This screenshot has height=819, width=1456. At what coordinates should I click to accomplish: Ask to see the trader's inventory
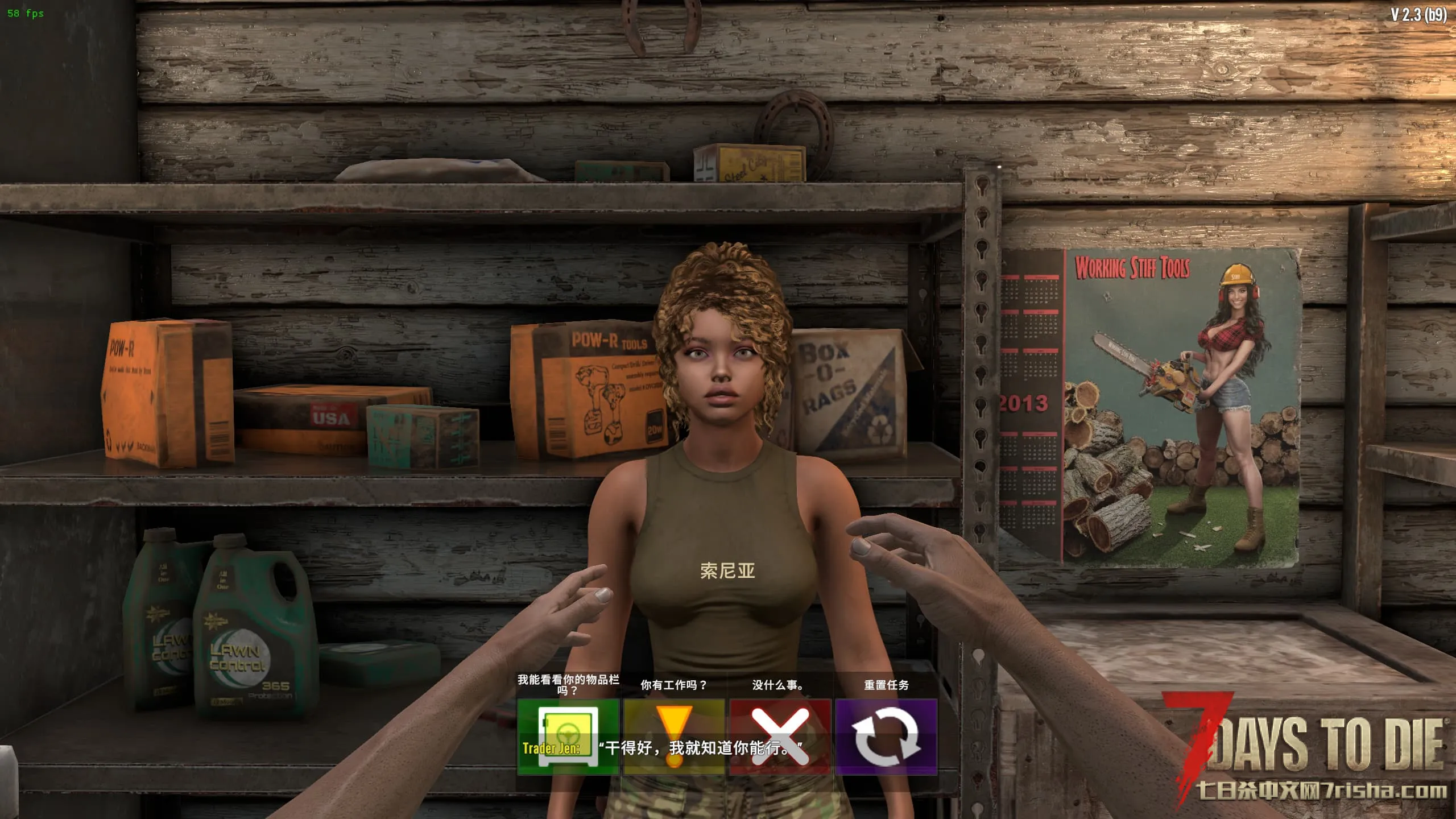[x=568, y=736]
